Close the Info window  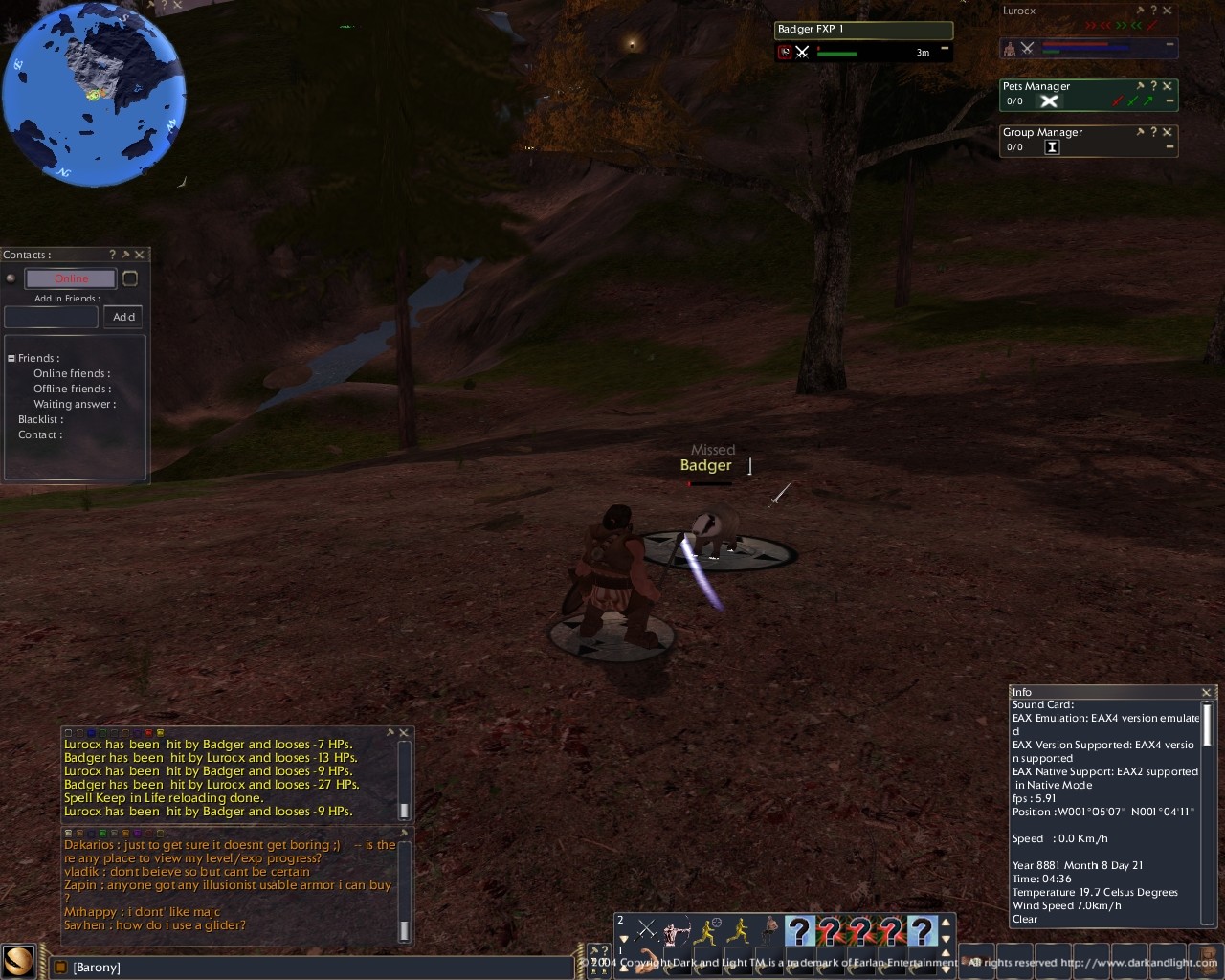[1207, 692]
